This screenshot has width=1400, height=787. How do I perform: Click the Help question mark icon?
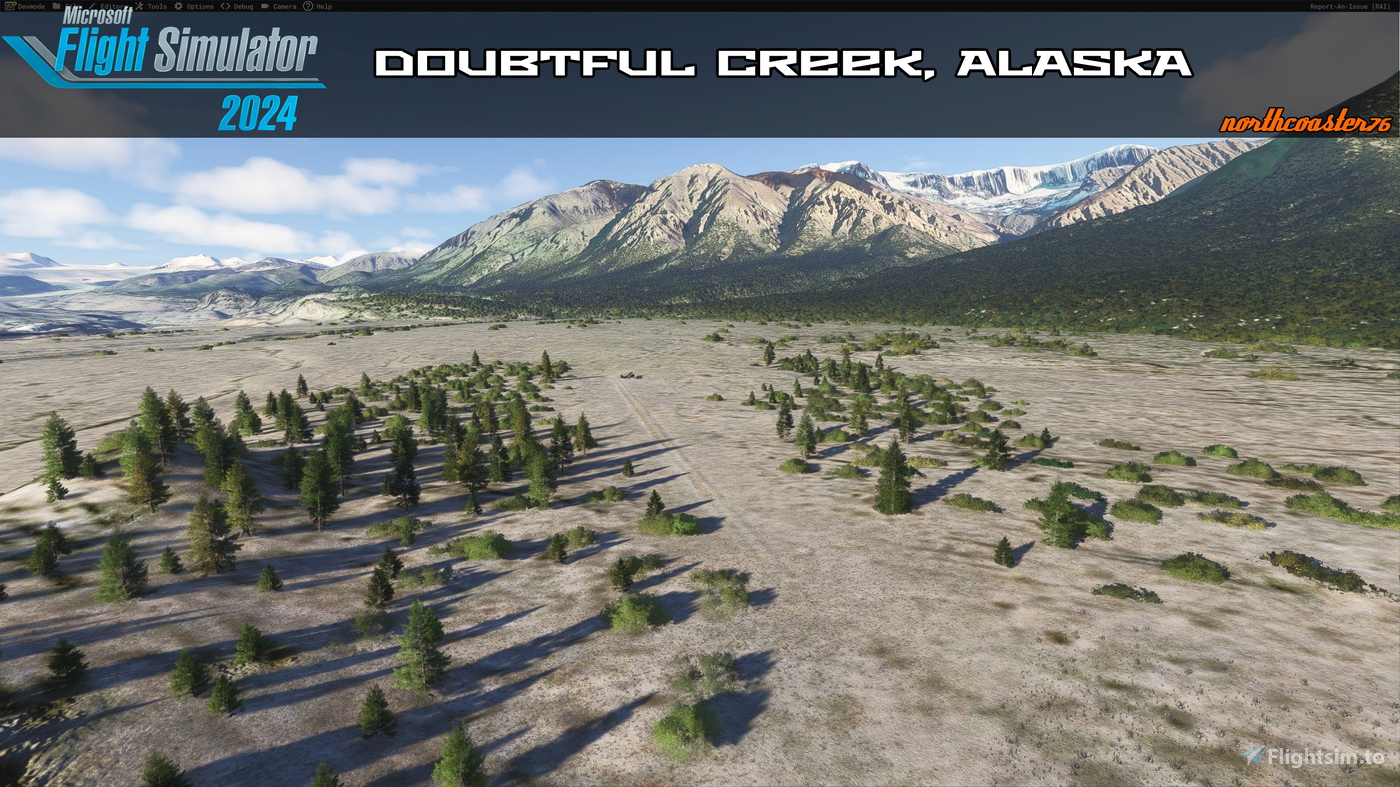coord(308,5)
